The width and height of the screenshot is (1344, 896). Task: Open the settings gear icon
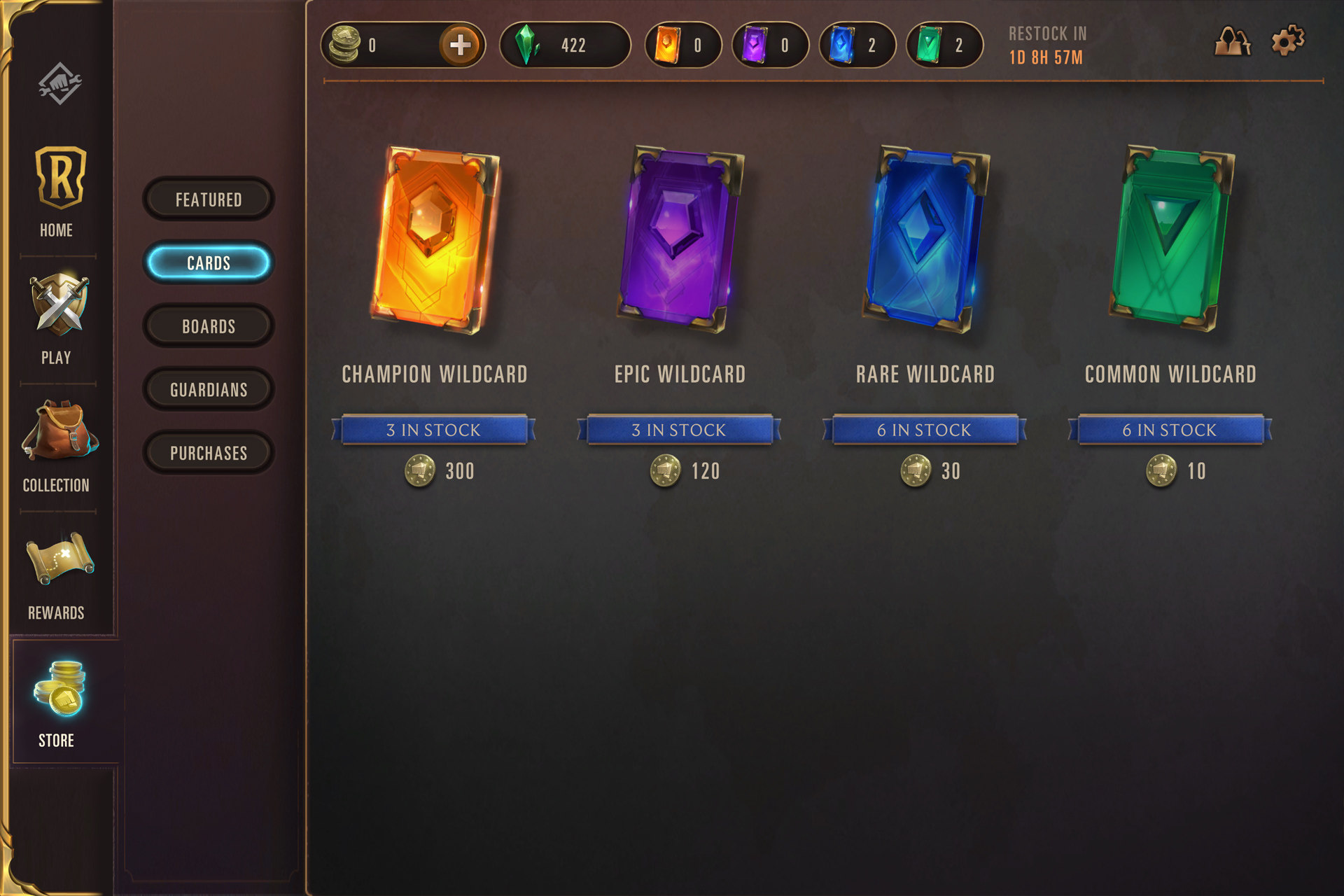point(1287,41)
